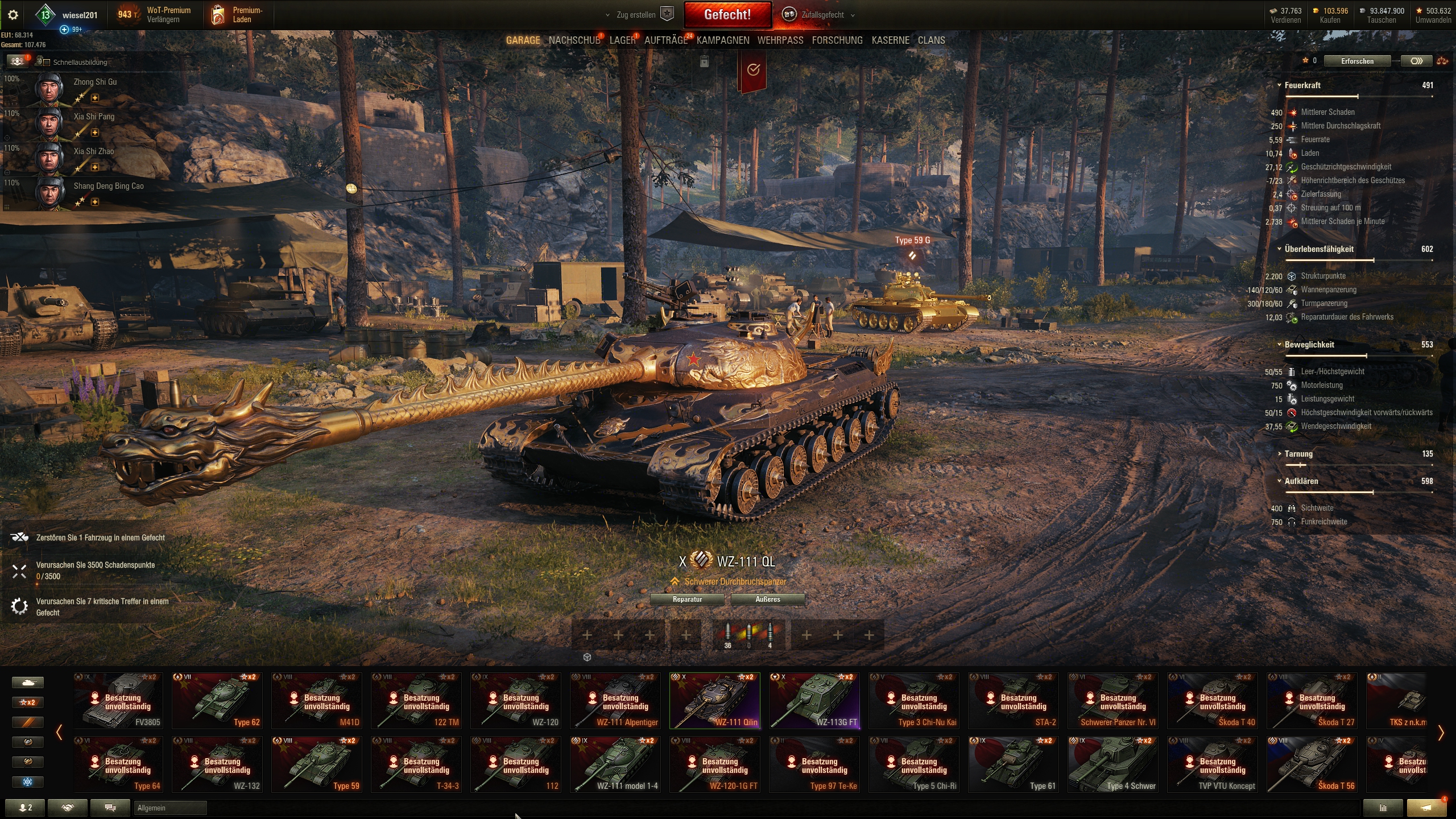Select the WZ-113G FT in the carousel
Image resolution: width=1456 pixels, height=819 pixels.
(814, 700)
